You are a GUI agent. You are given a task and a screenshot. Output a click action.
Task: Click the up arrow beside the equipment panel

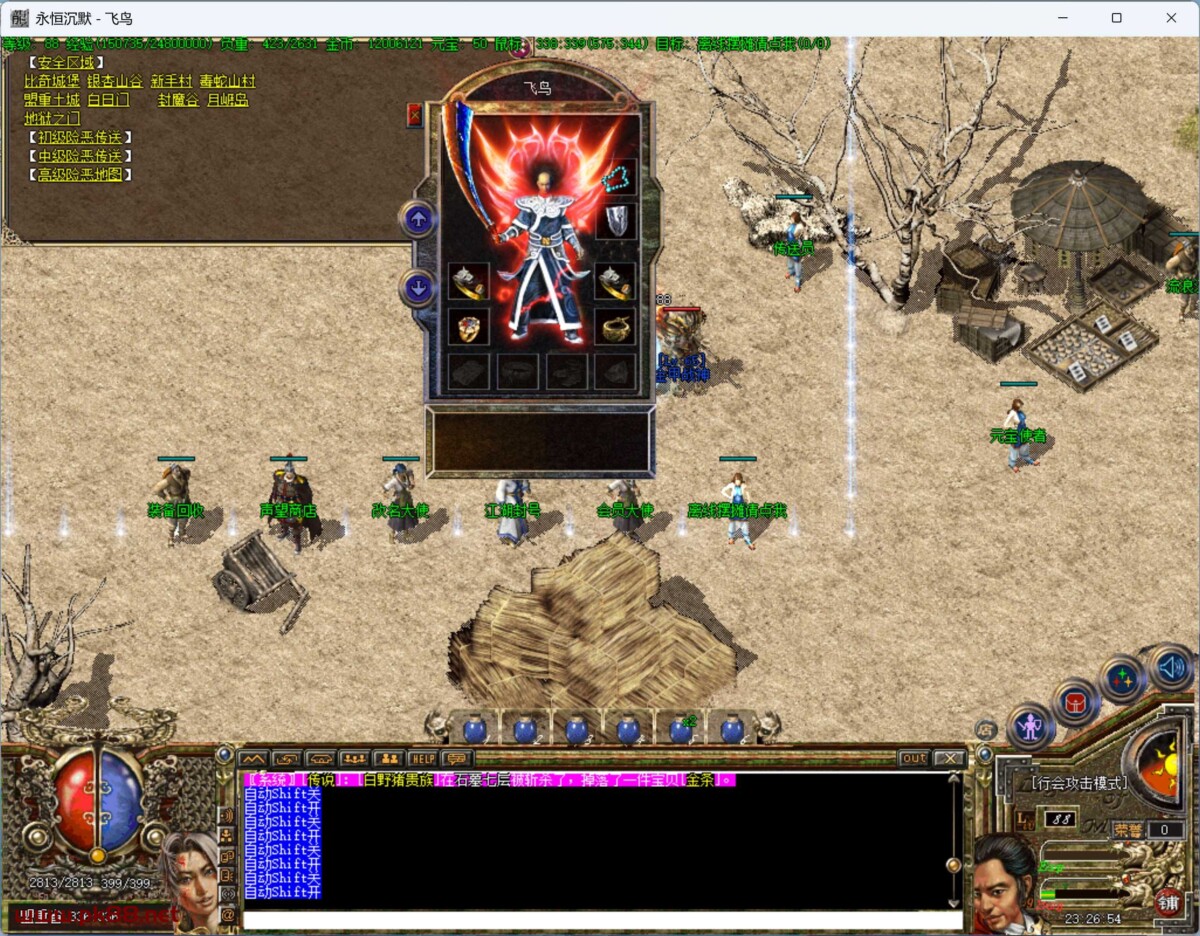pyautogui.click(x=417, y=219)
